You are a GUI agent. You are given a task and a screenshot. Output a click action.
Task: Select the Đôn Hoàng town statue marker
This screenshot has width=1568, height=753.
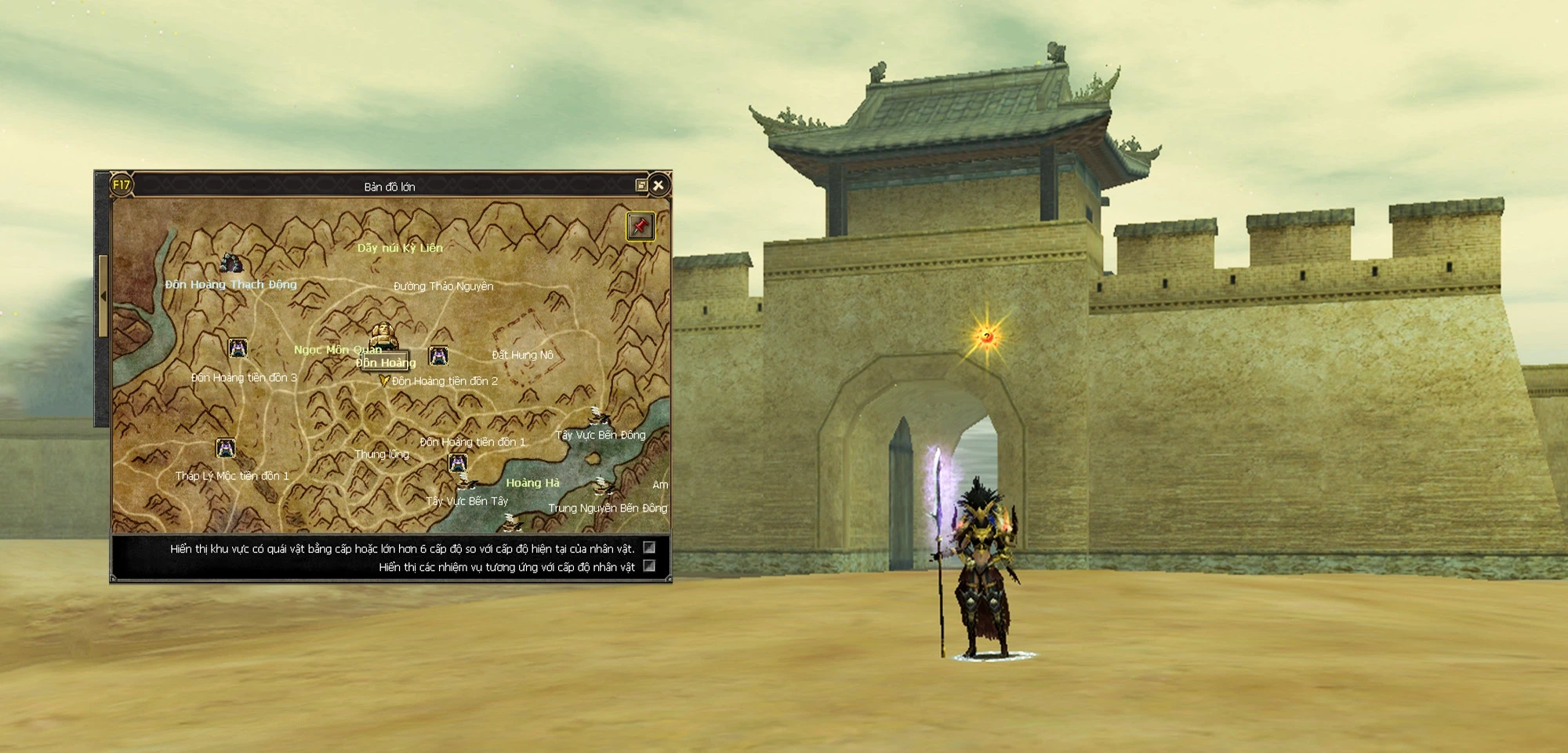[383, 337]
